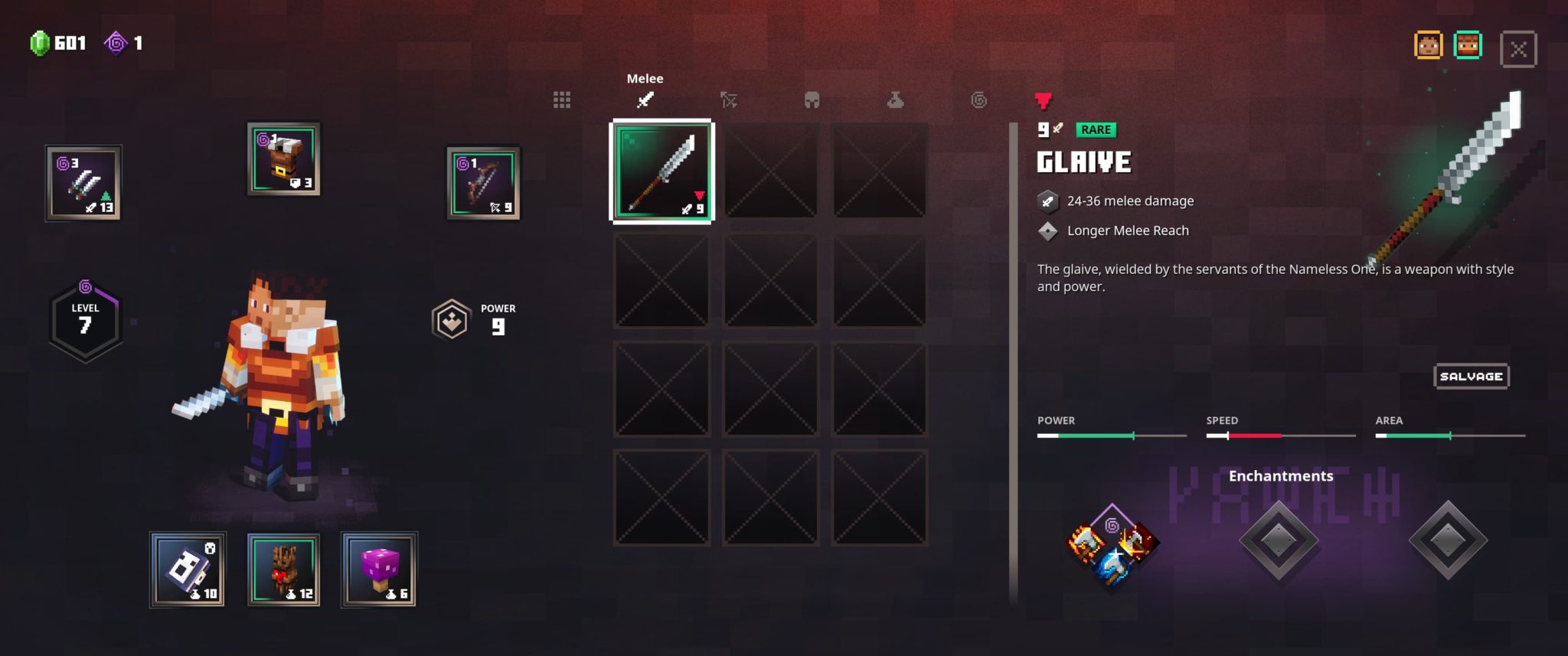Open the ranged weapons filter icon

(730, 100)
